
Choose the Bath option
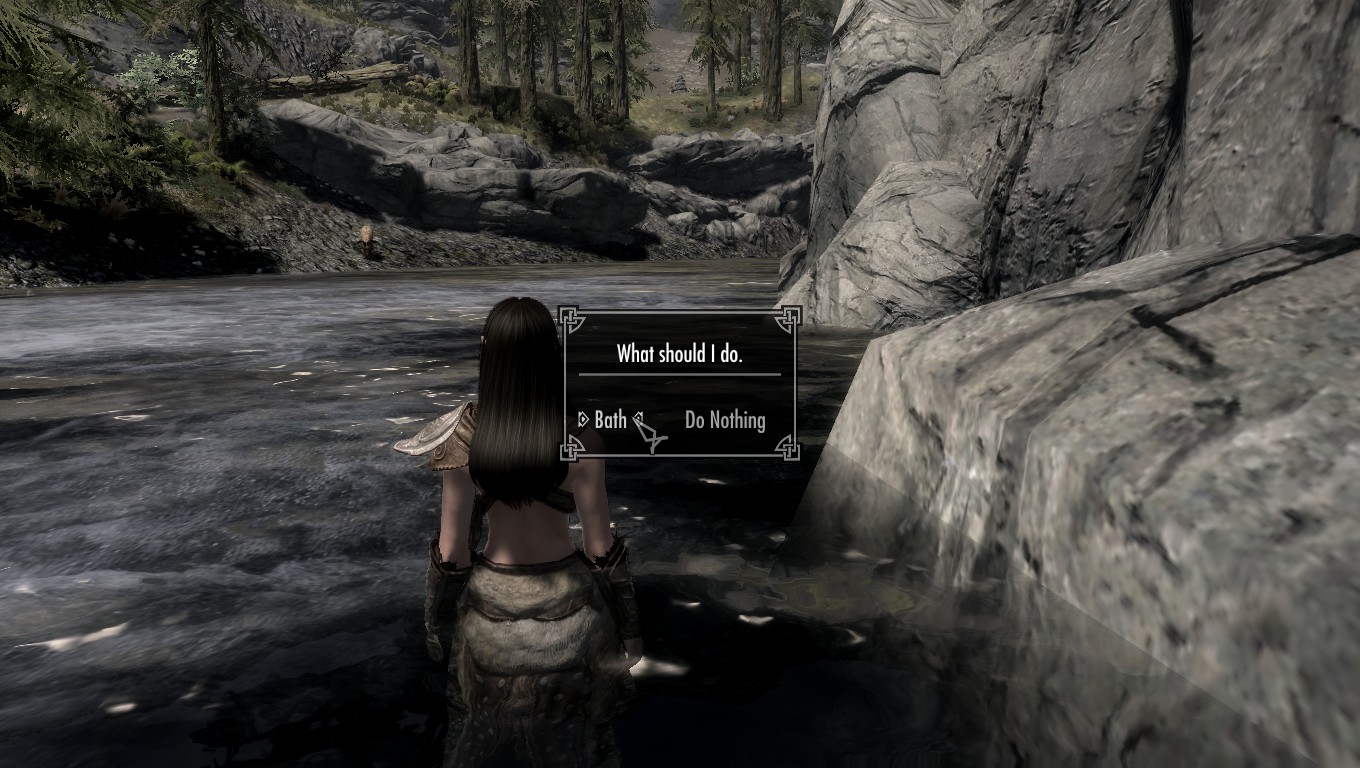click(x=610, y=420)
